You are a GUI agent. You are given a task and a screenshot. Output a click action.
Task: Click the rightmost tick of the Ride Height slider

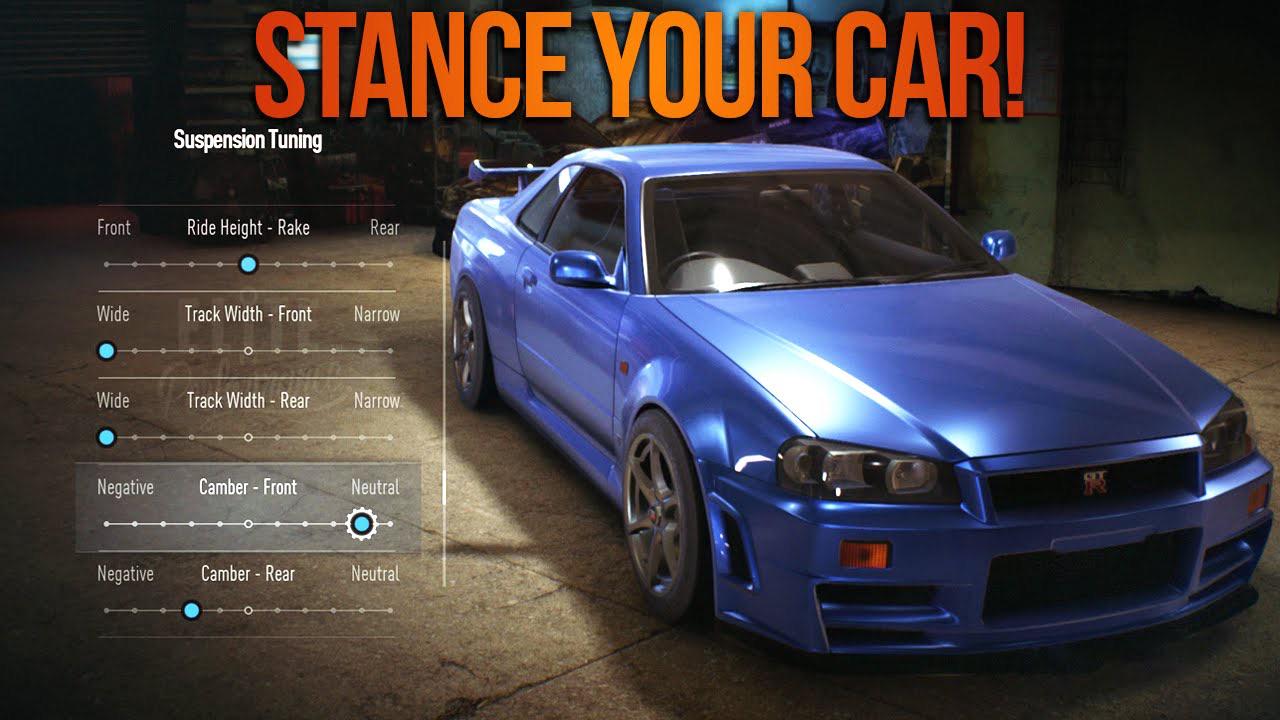389,264
